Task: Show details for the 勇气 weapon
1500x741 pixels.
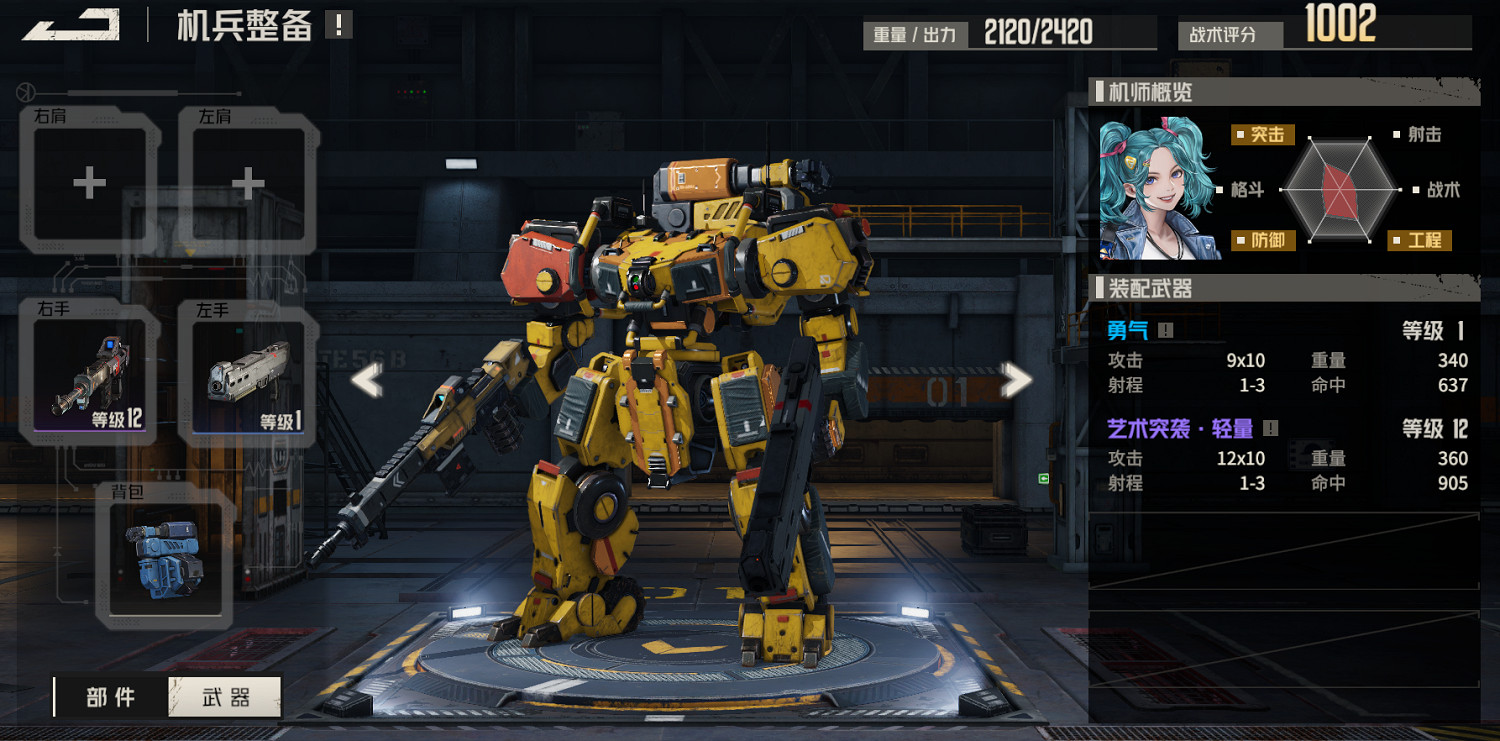Action: click(x=1166, y=331)
